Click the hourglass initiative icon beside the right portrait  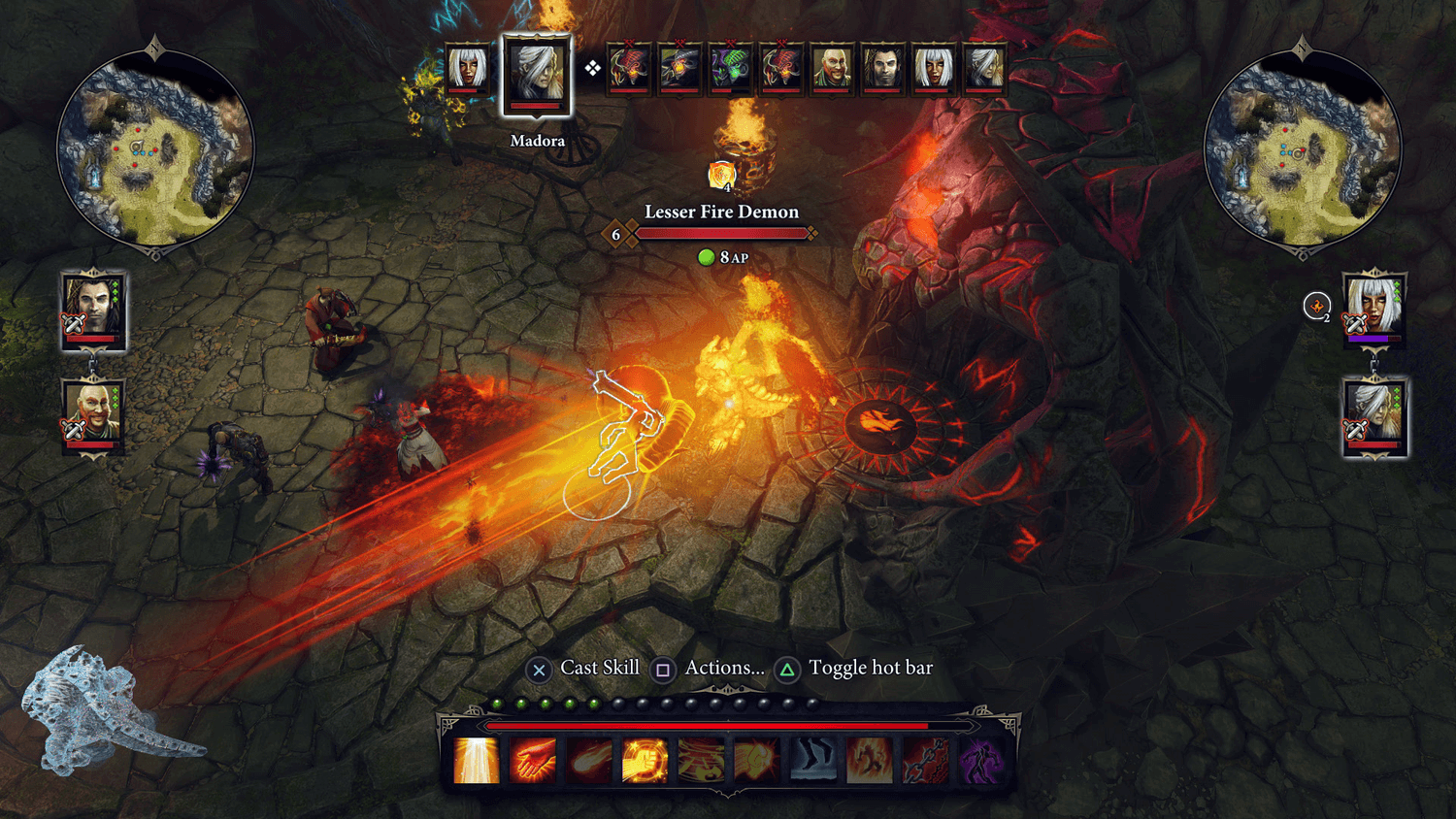[1316, 308]
